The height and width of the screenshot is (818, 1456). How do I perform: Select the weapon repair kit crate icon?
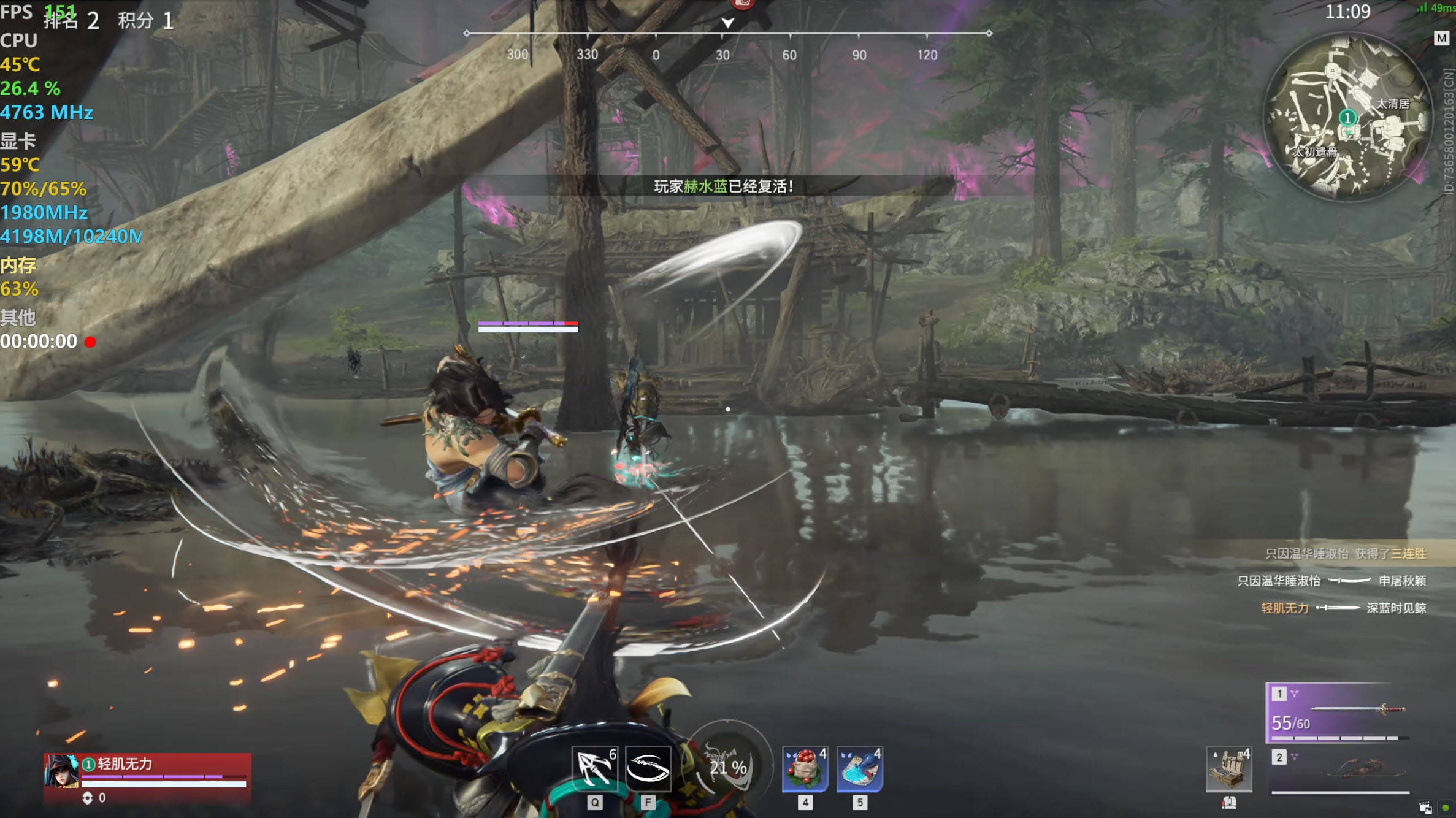(1228, 769)
